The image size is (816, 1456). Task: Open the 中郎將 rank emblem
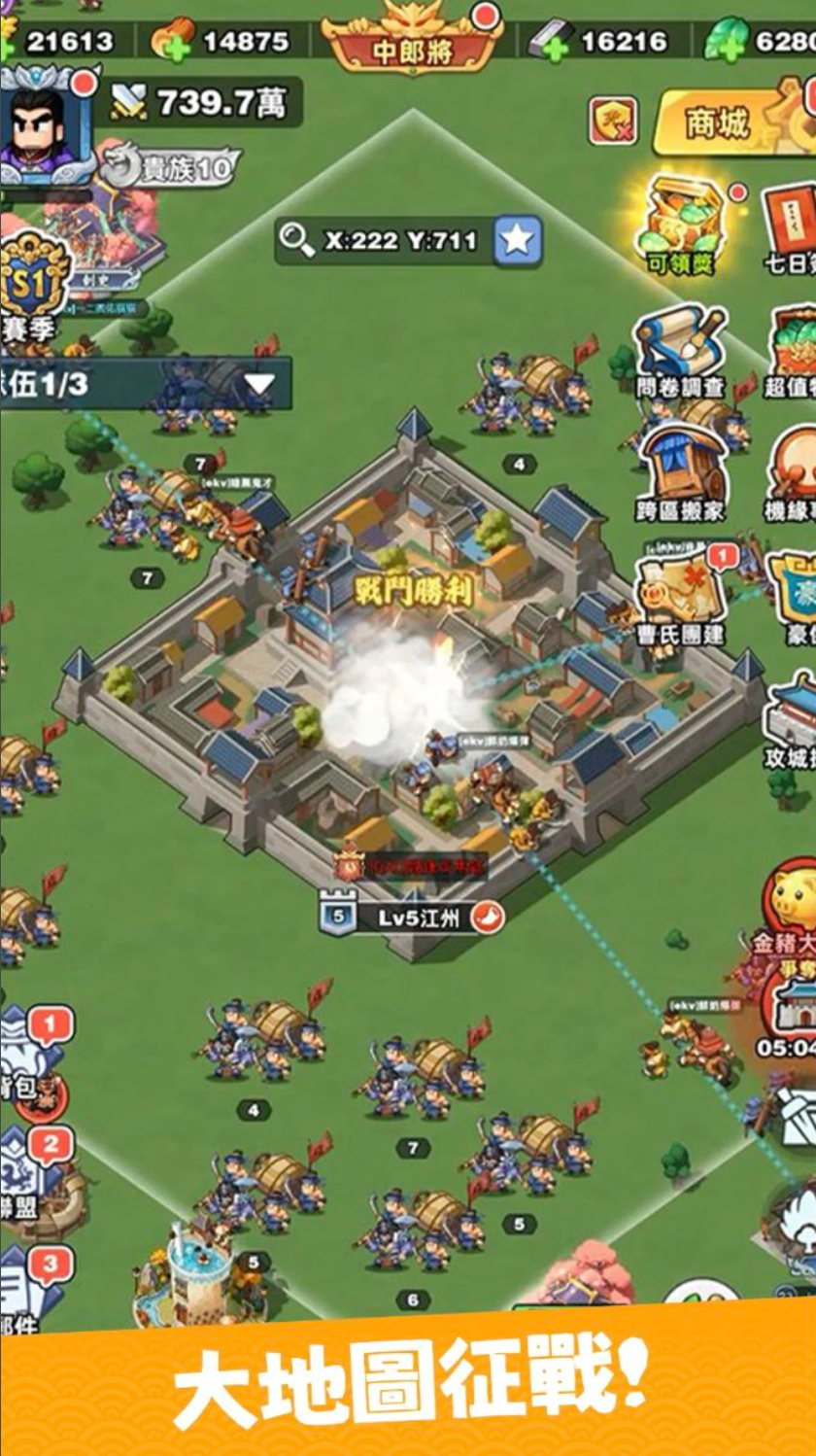(x=413, y=39)
